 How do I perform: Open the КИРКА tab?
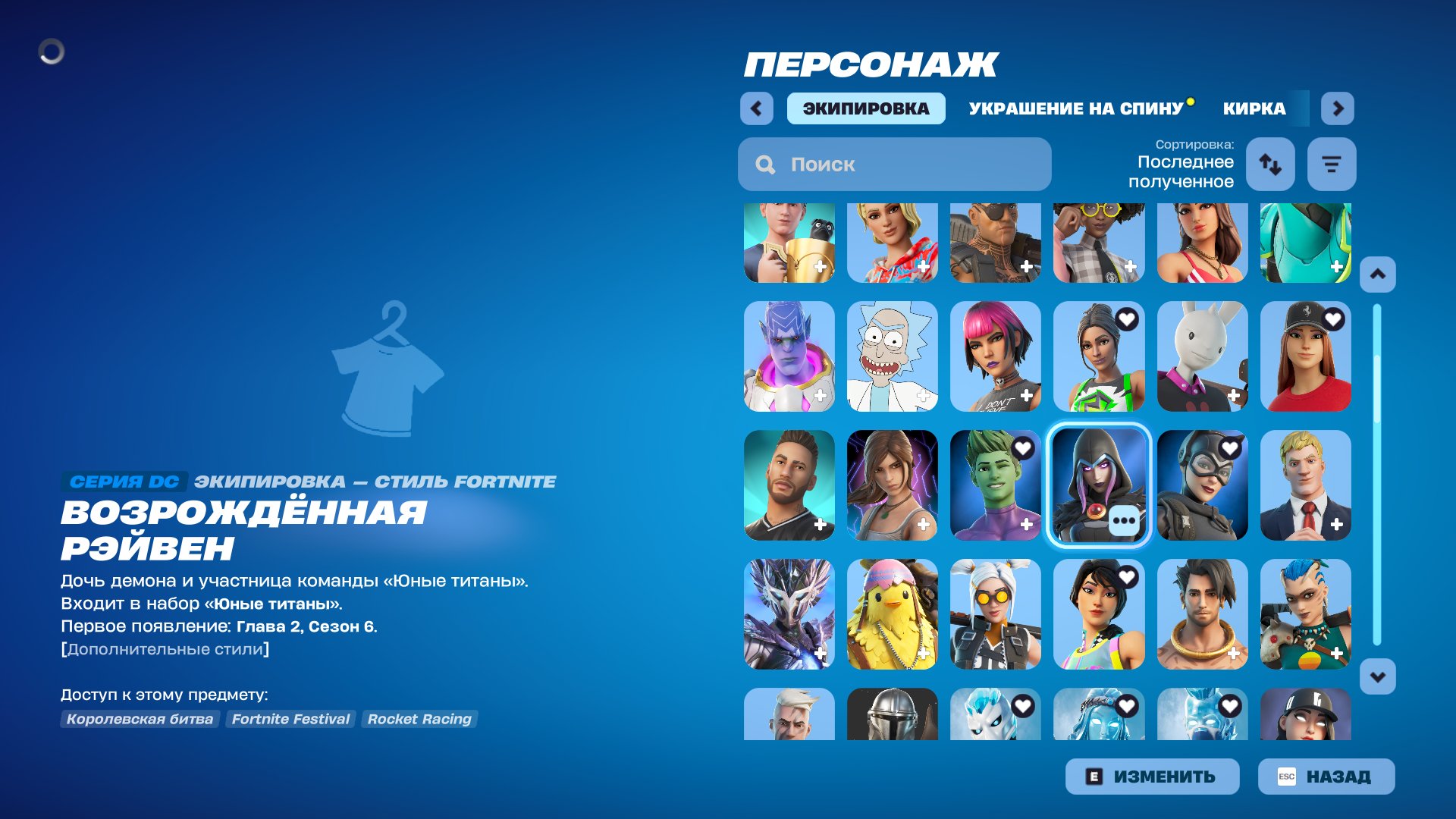click(1253, 108)
